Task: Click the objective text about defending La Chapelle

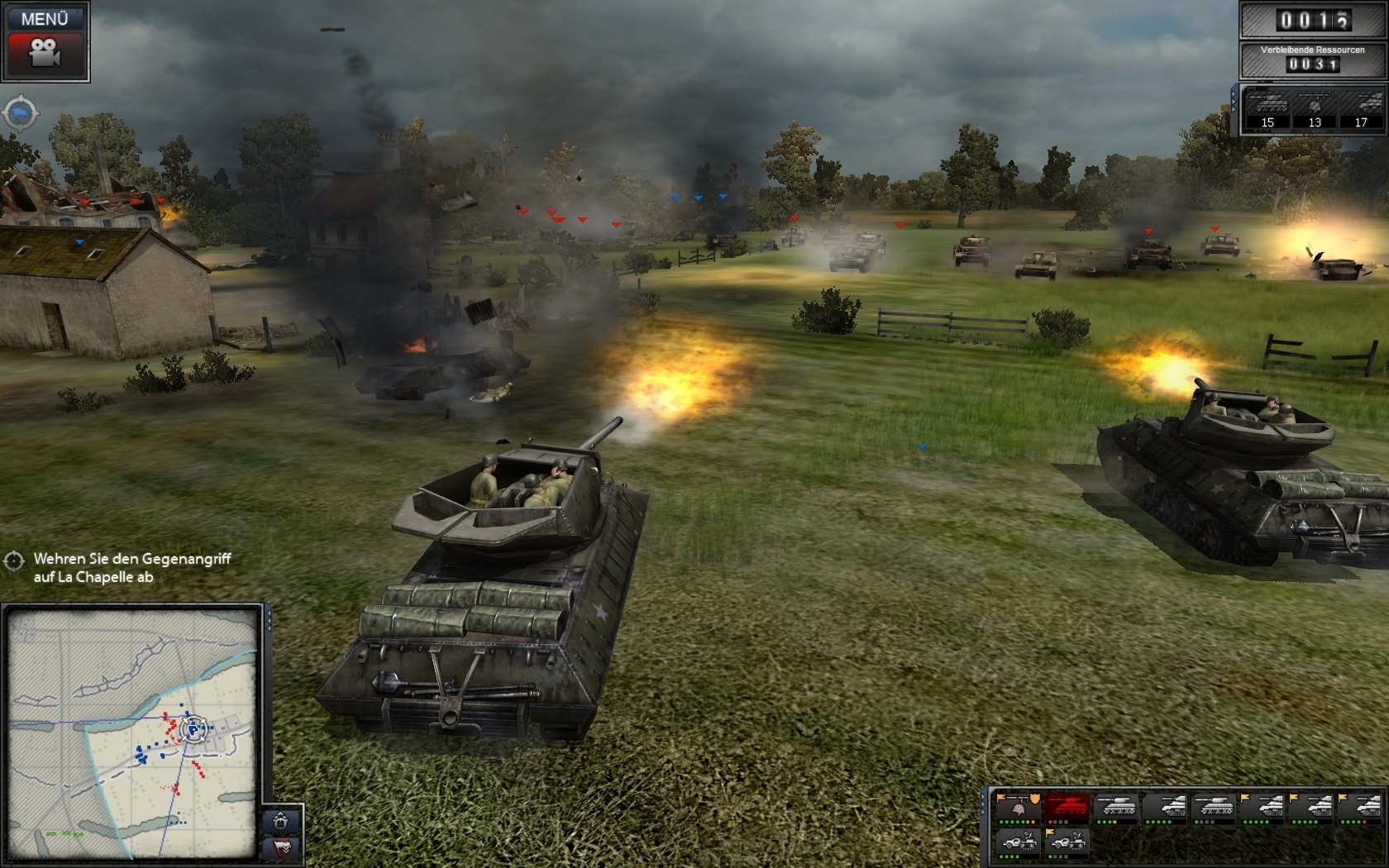Action: point(132,567)
